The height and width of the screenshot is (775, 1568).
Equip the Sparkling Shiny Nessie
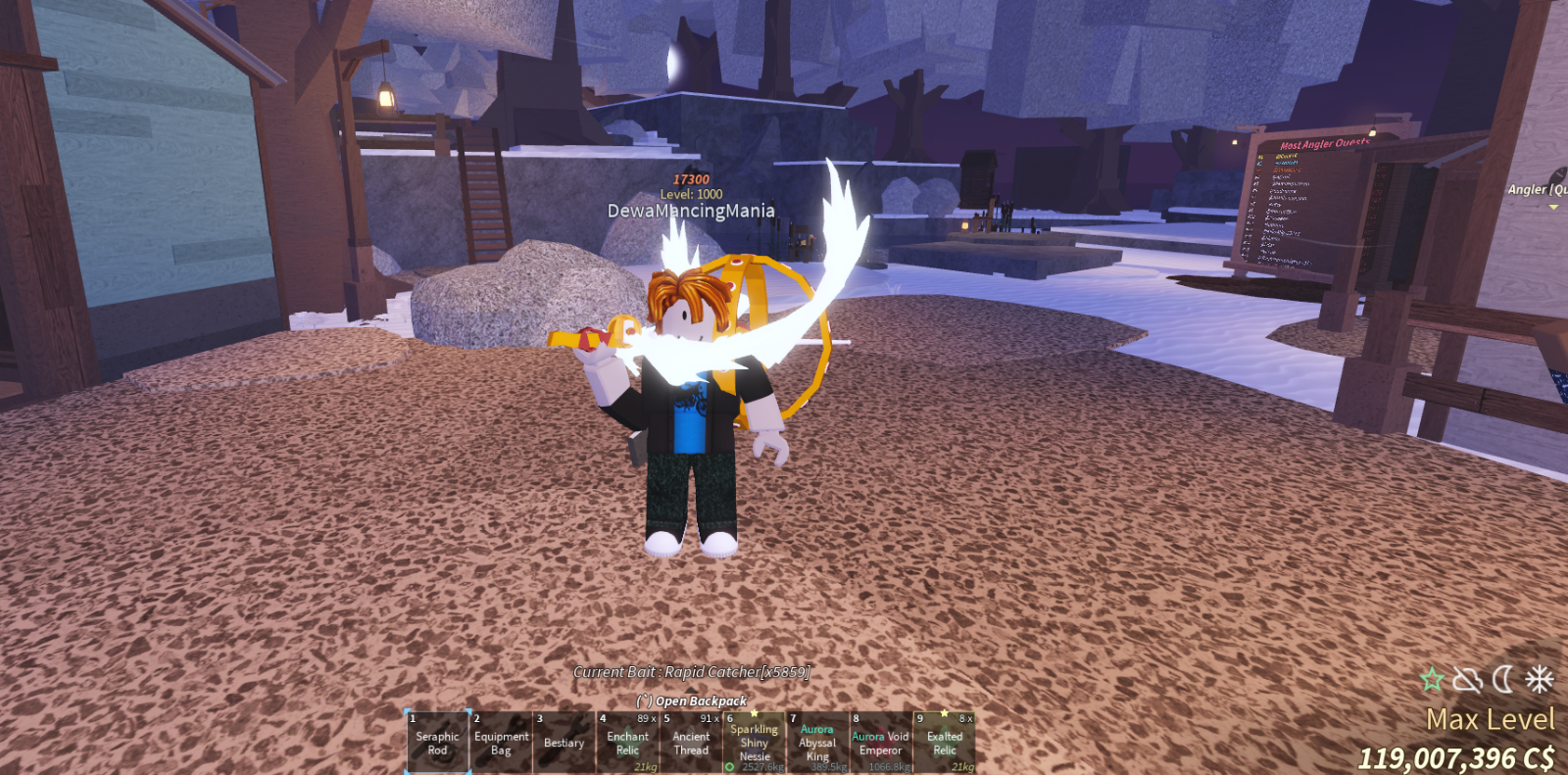pos(755,743)
